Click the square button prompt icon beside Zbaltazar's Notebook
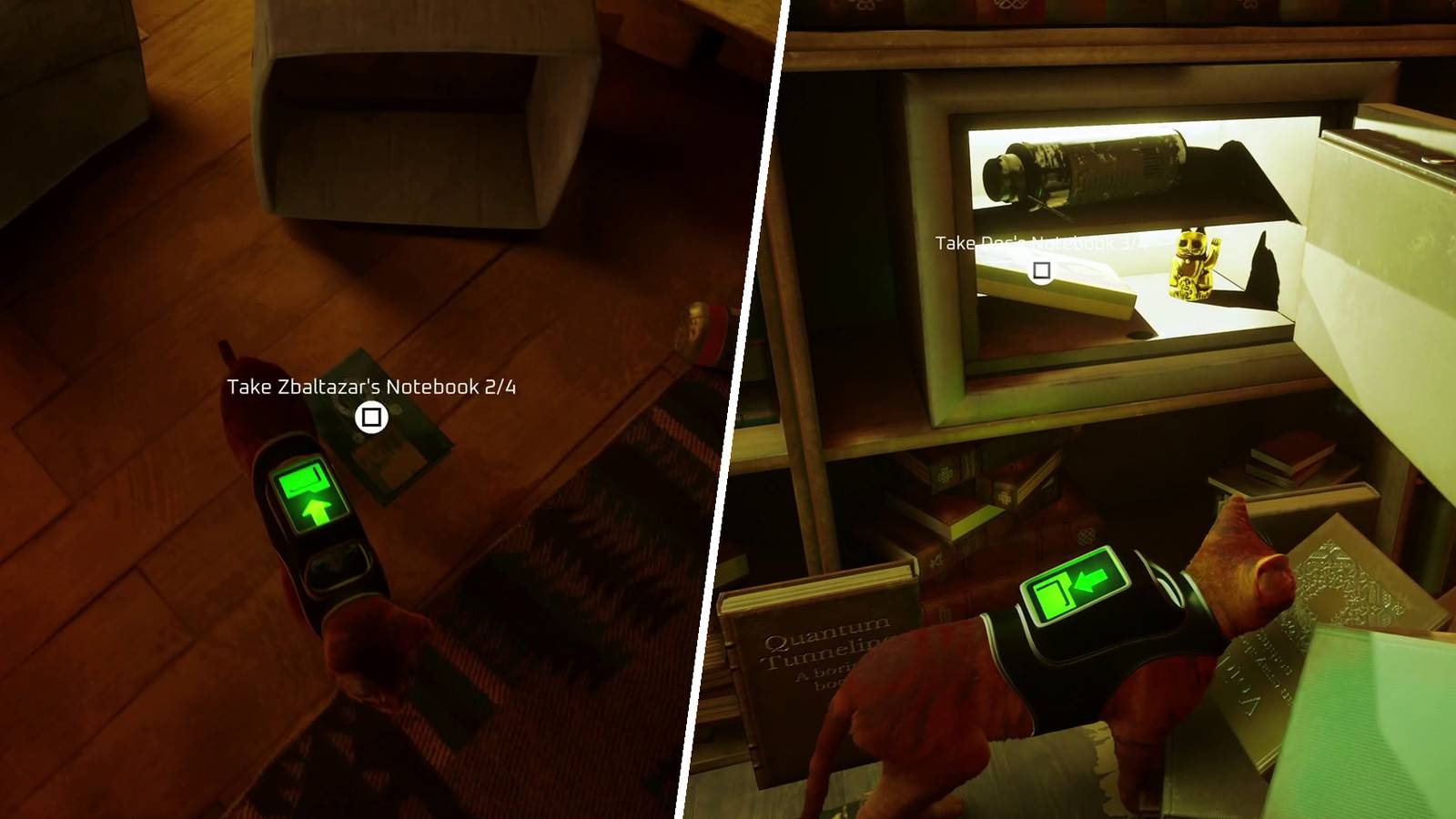 pyautogui.click(x=372, y=415)
